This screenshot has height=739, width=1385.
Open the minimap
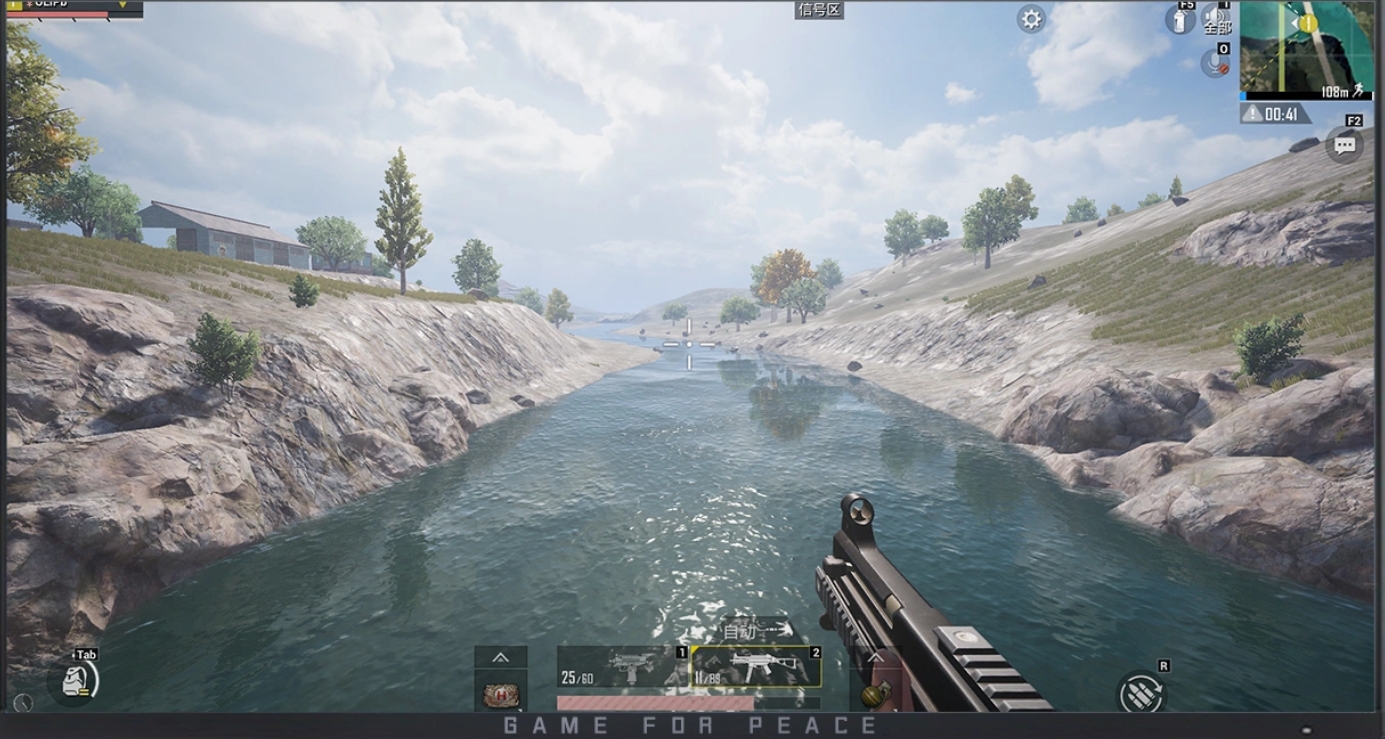point(1305,47)
